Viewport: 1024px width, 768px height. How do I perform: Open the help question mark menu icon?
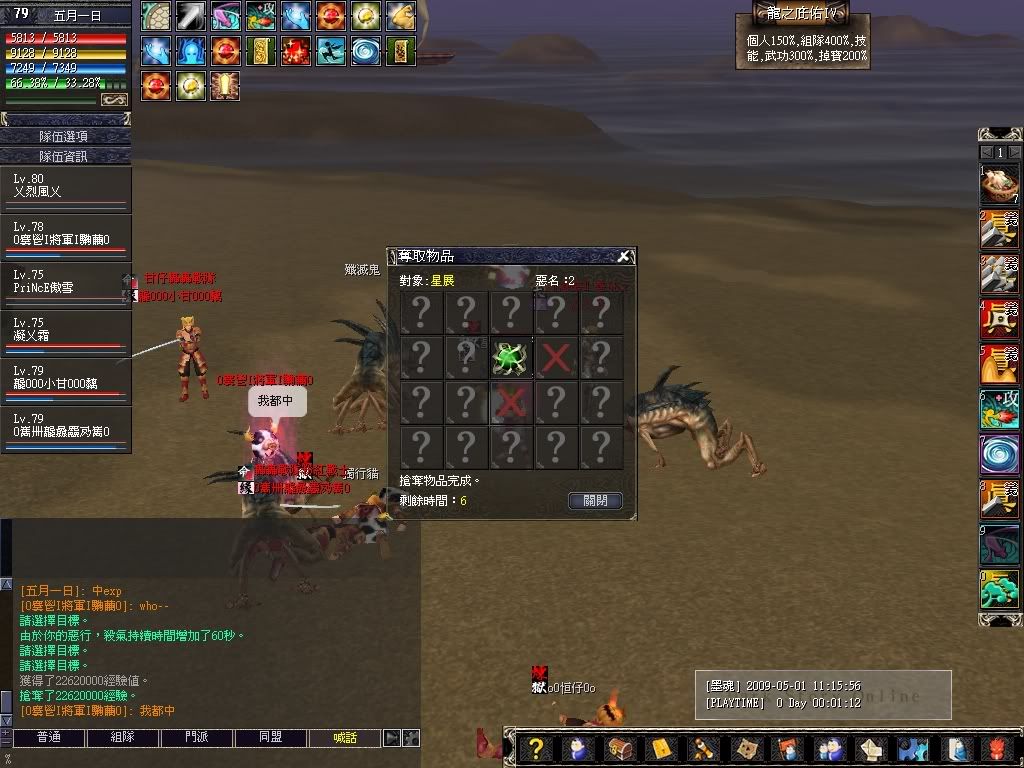tap(536, 749)
